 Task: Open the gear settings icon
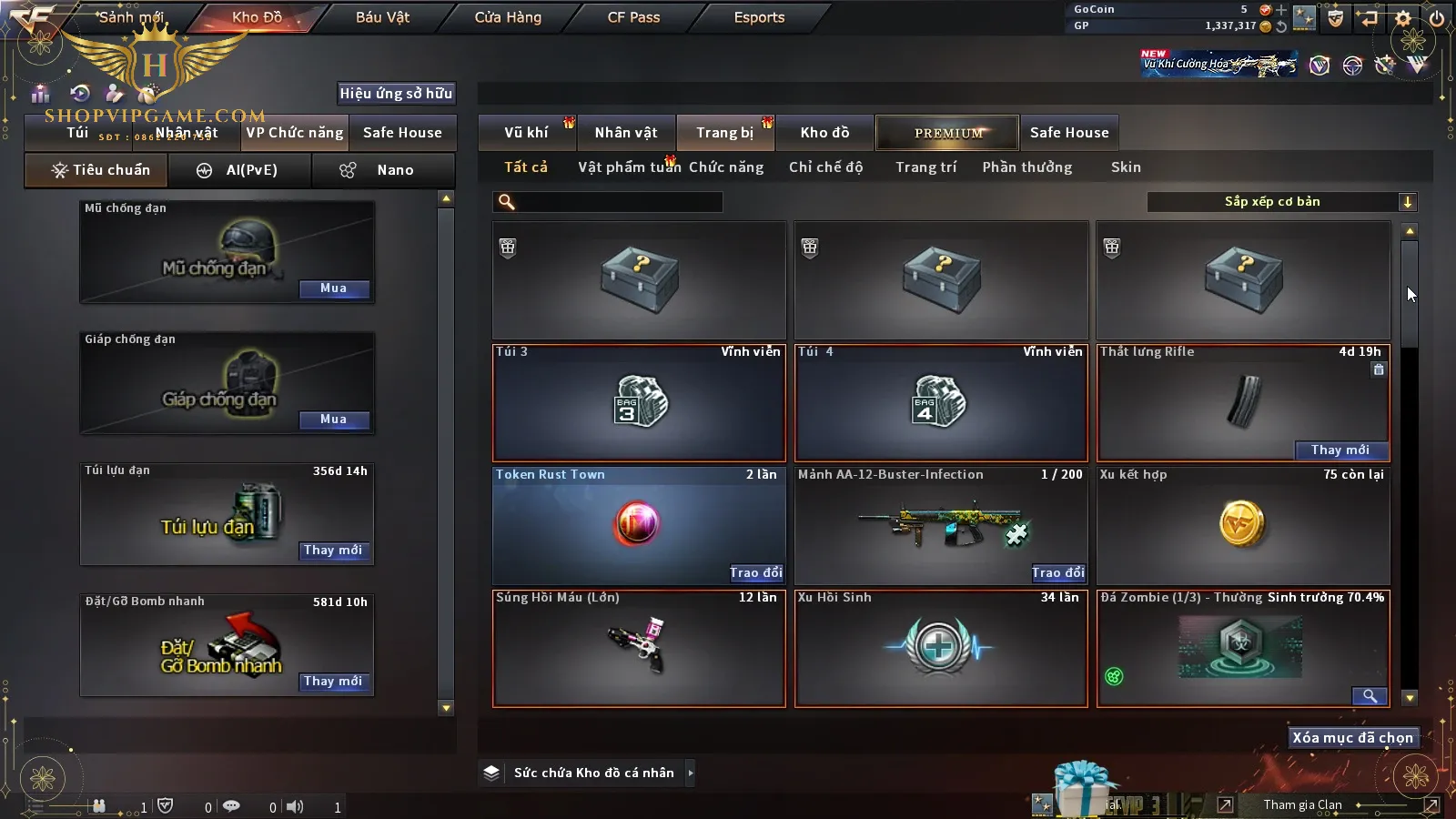click(x=1403, y=17)
